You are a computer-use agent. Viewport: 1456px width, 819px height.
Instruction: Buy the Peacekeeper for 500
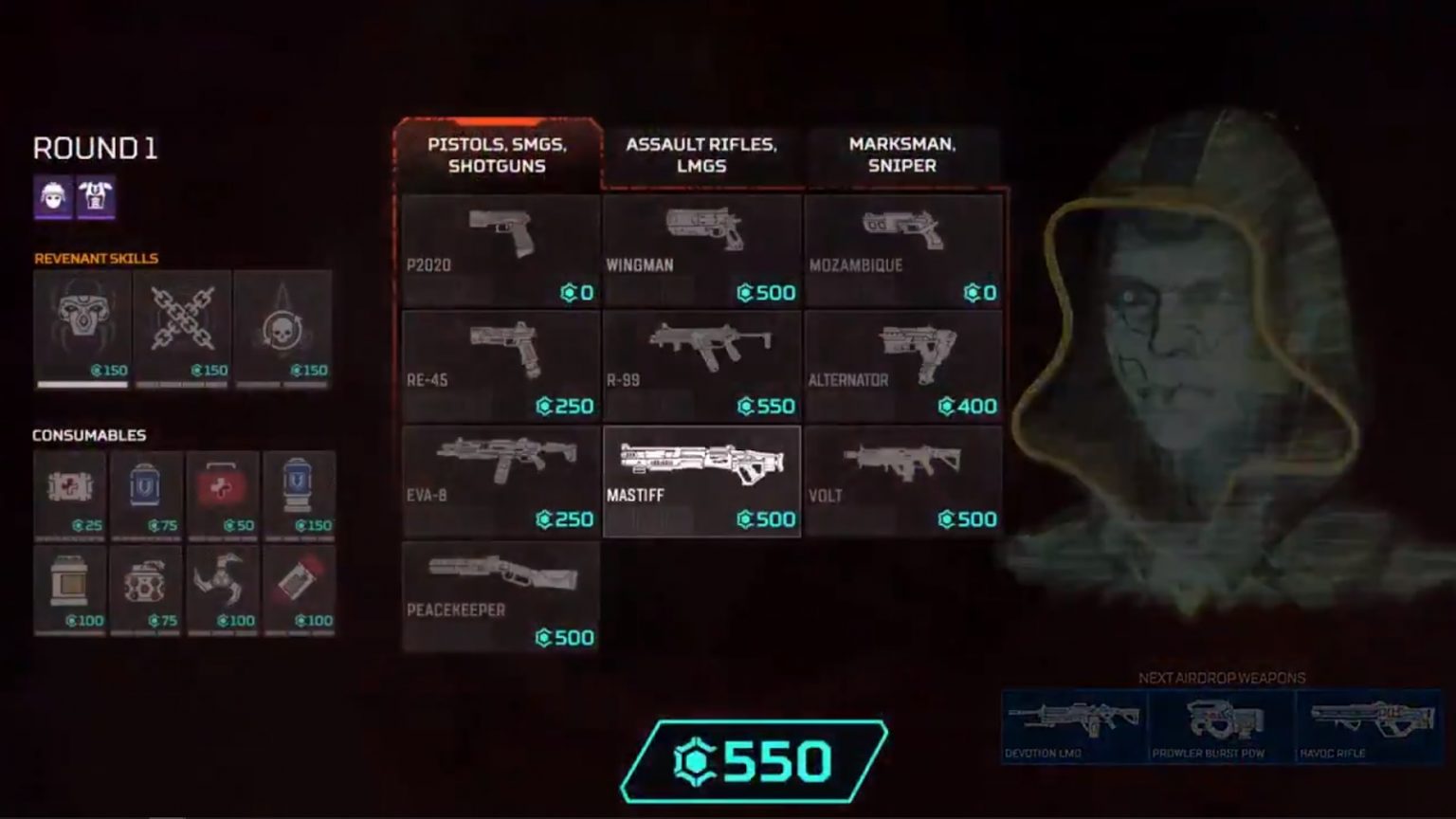[x=500, y=595]
